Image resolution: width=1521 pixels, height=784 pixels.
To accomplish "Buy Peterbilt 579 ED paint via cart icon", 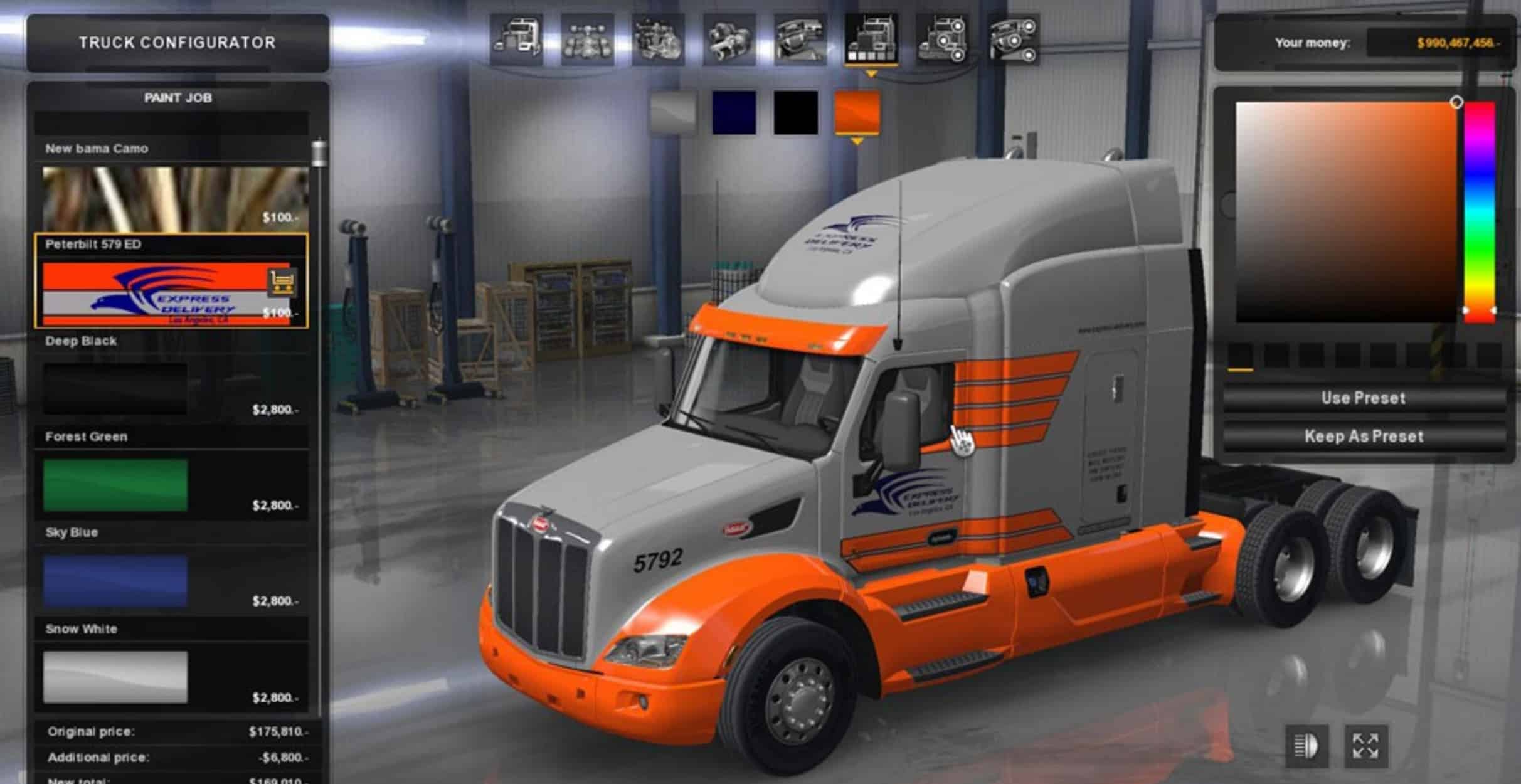I will click(x=282, y=282).
